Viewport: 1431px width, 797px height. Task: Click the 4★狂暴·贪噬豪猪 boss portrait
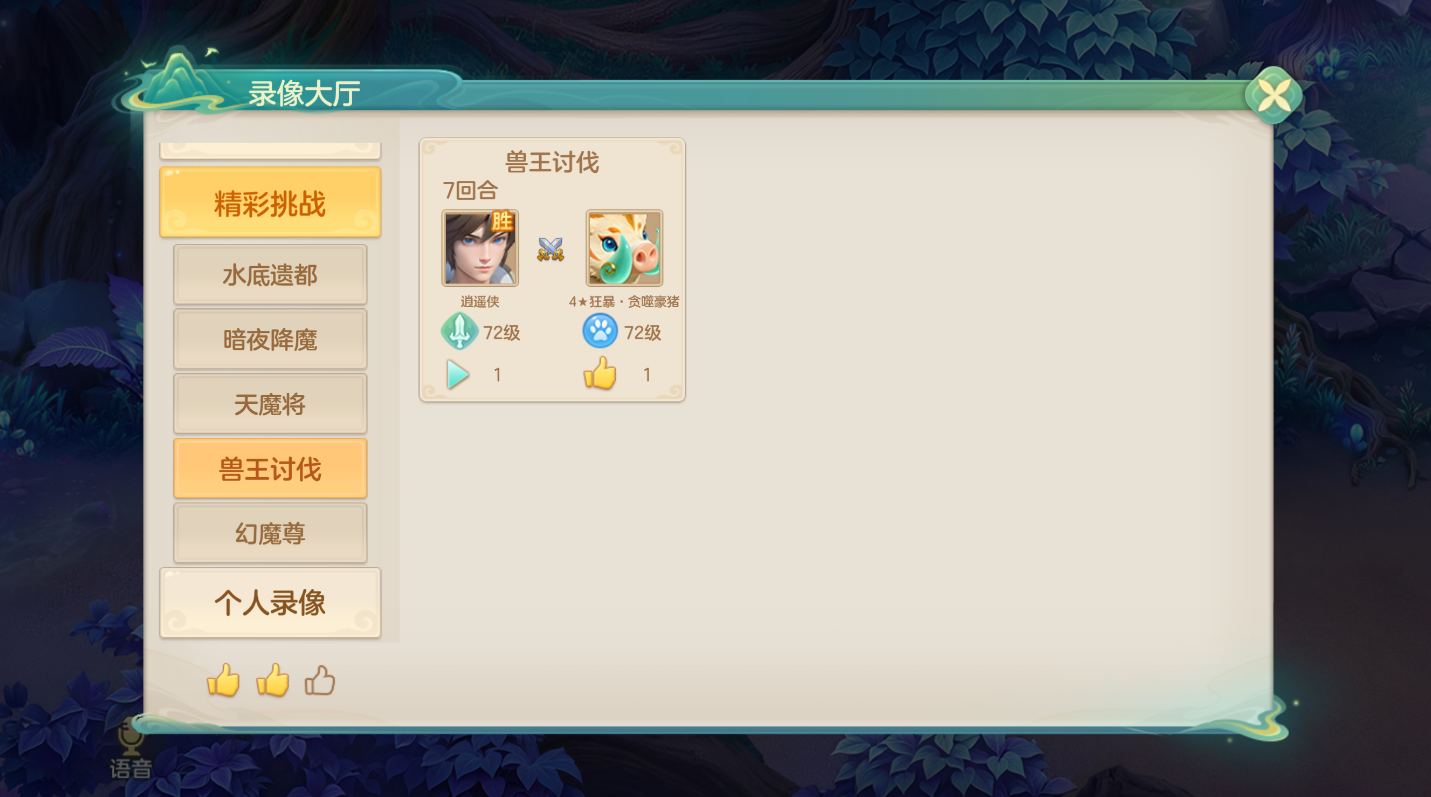point(624,248)
